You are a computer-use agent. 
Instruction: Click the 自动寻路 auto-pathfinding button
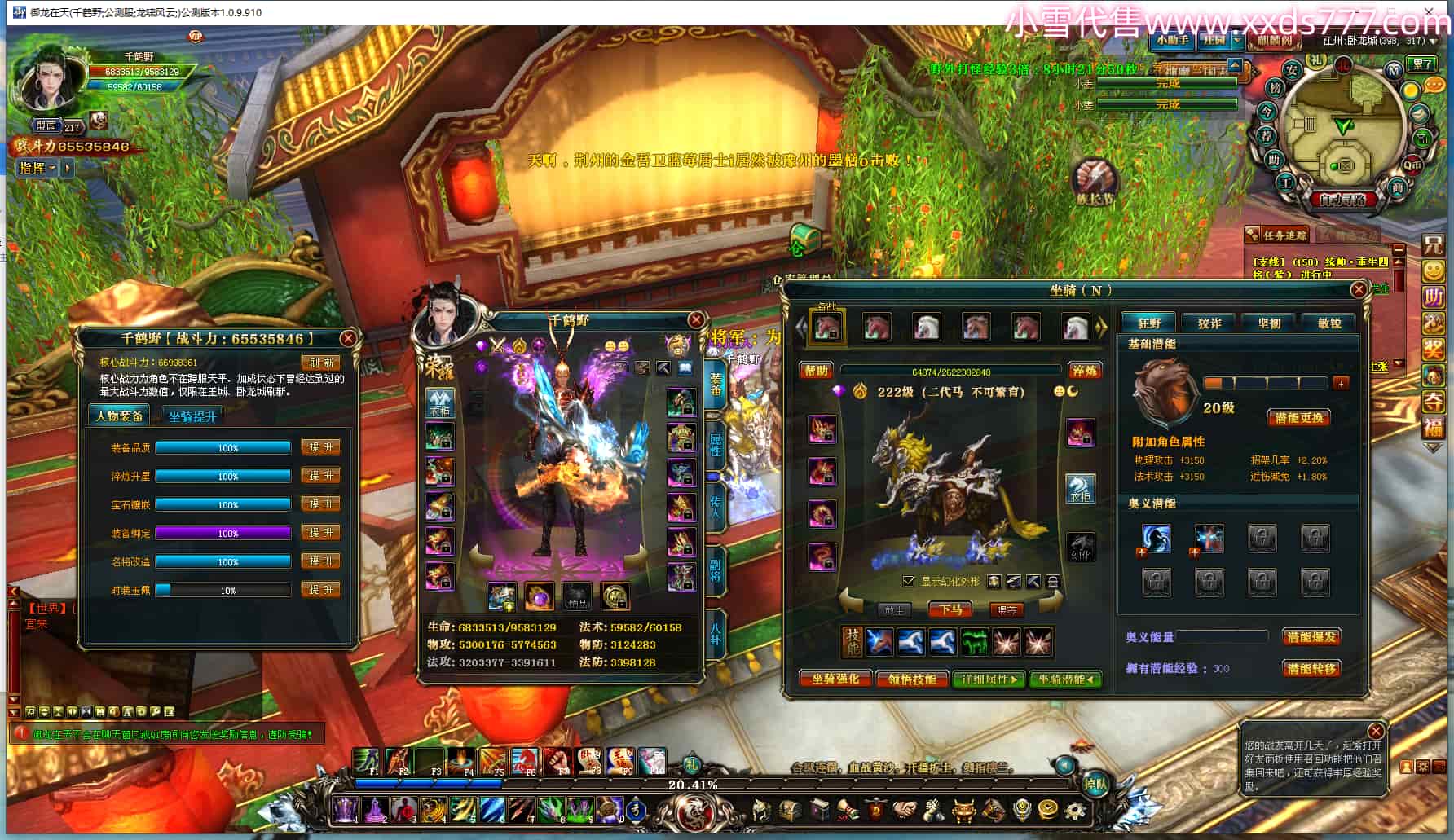point(1342,199)
